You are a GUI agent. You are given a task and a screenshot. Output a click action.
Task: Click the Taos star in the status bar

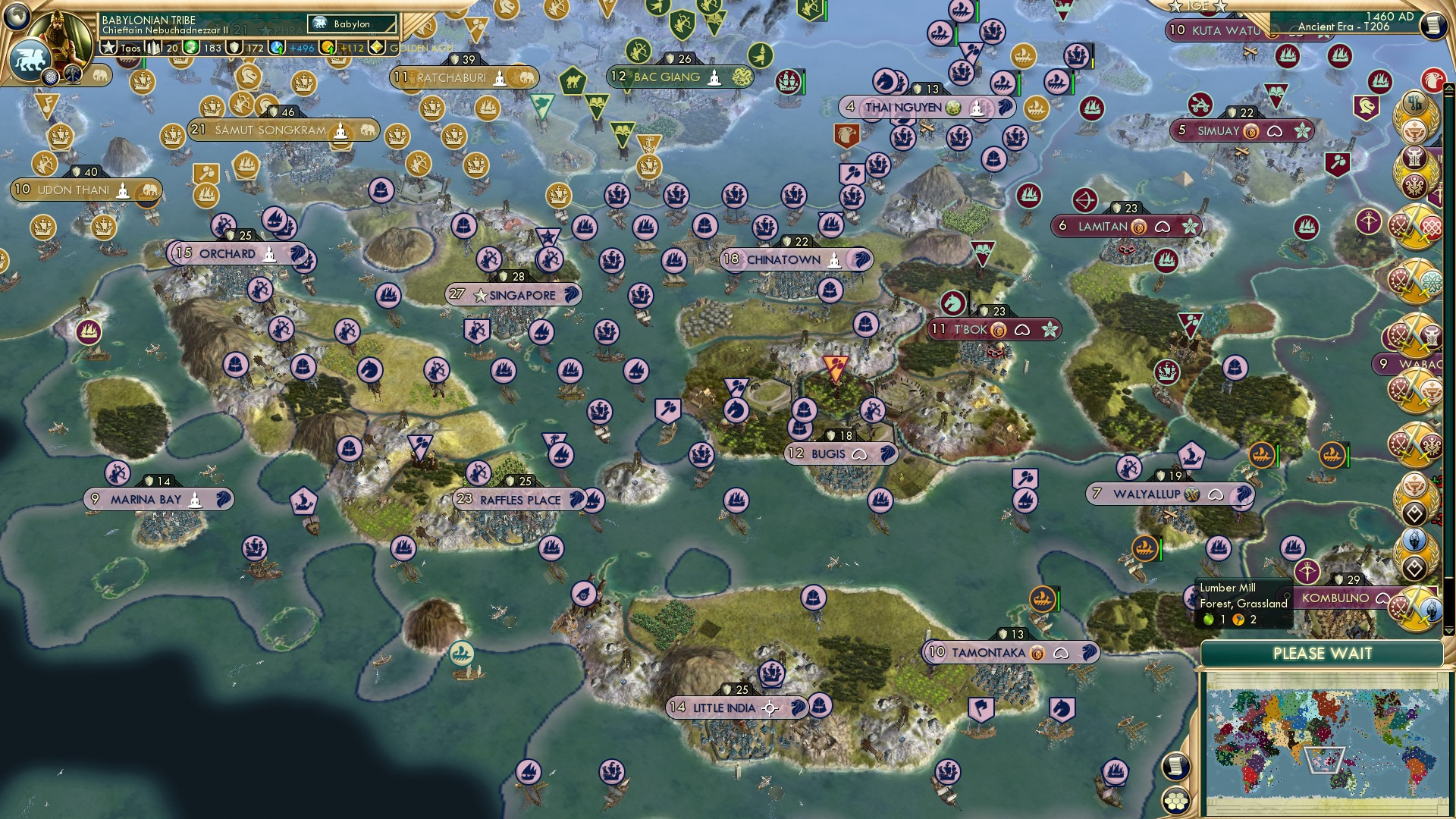[x=108, y=48]
